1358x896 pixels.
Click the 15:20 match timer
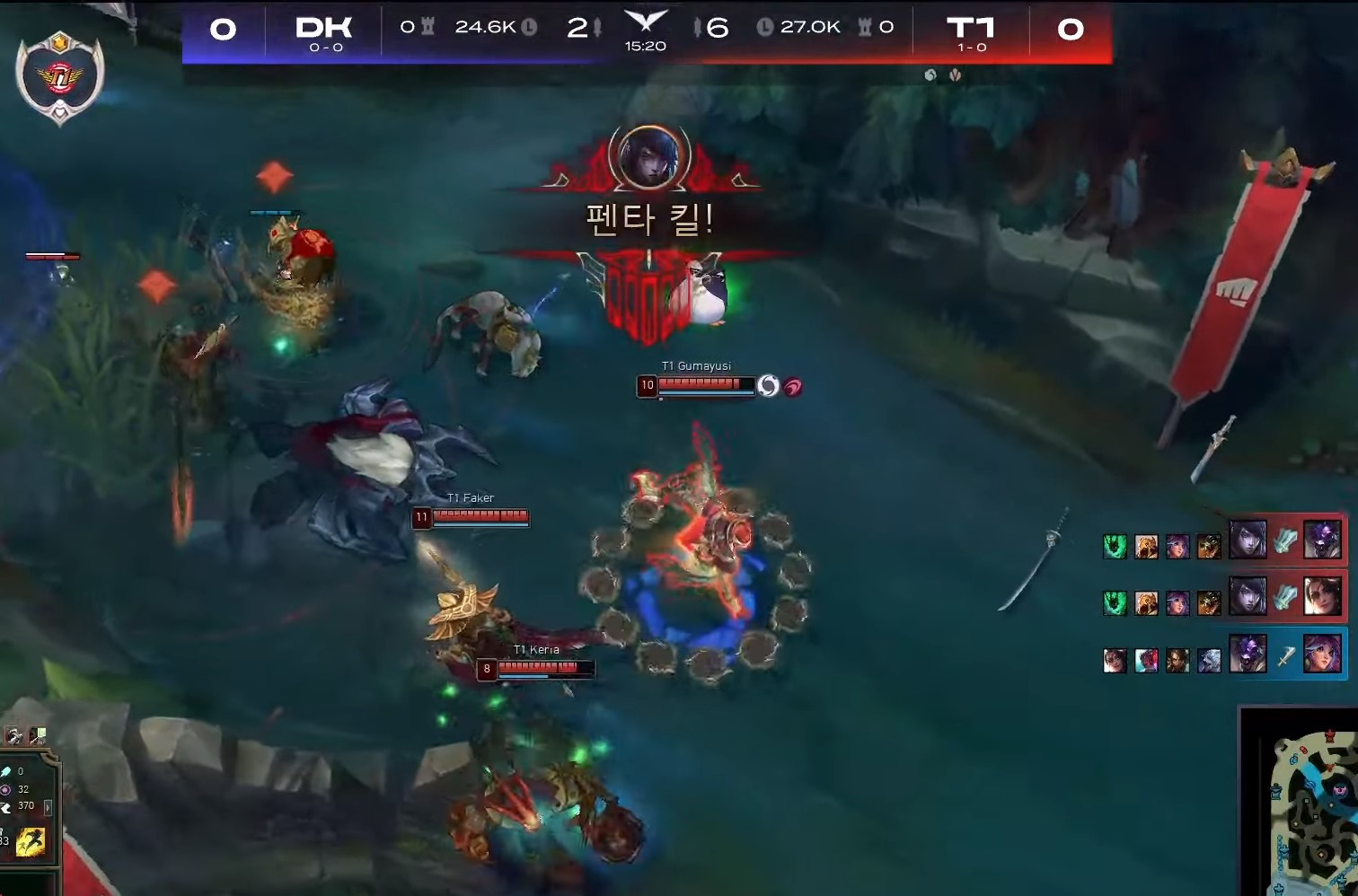pos(646,45)
